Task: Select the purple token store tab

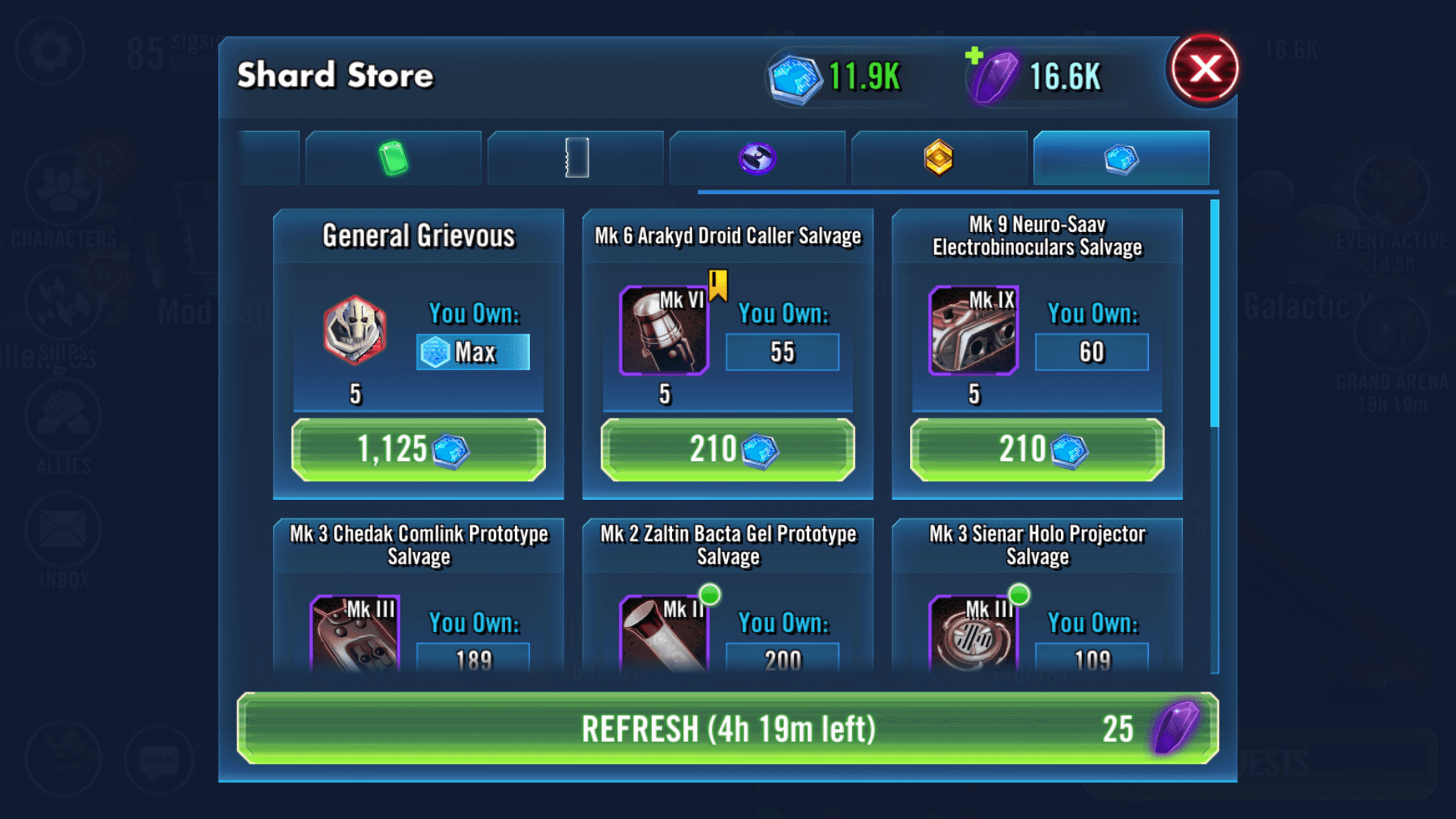Action: [x=757, y=158]
